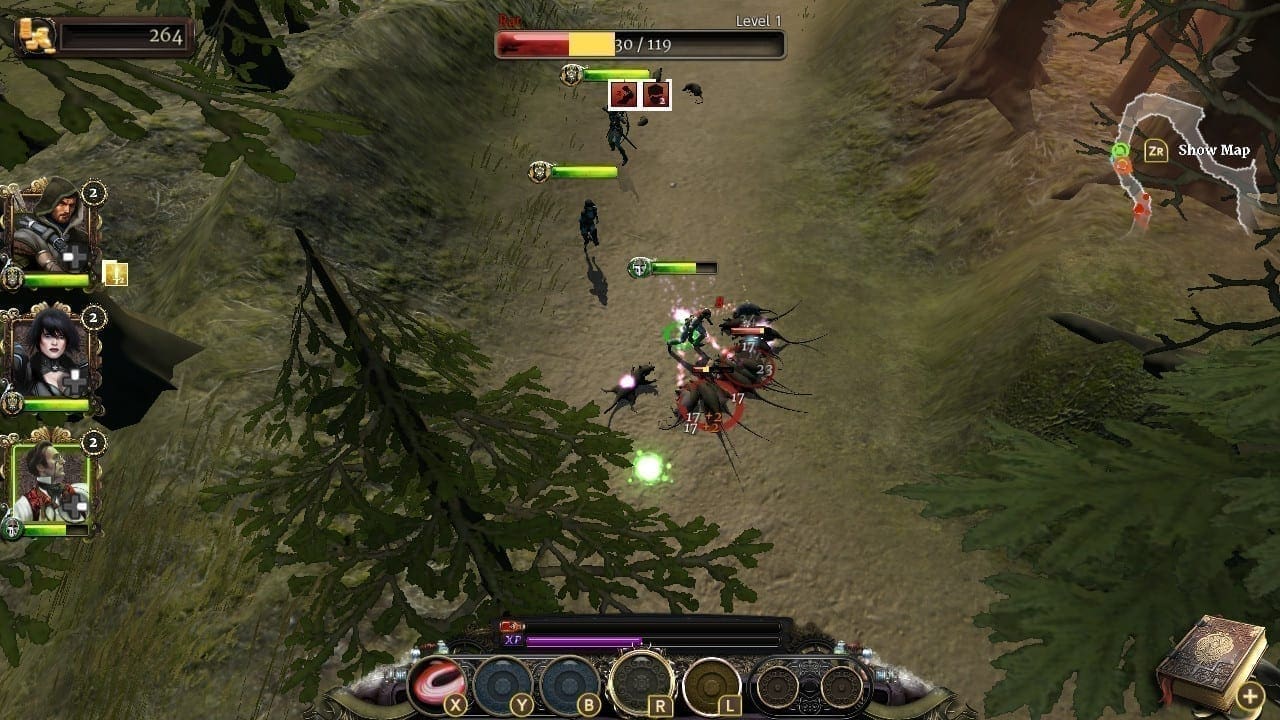The width and height of the screenshot is (1280, 720).
Task: Open the journal book icon
Action: coord(1198,660)
